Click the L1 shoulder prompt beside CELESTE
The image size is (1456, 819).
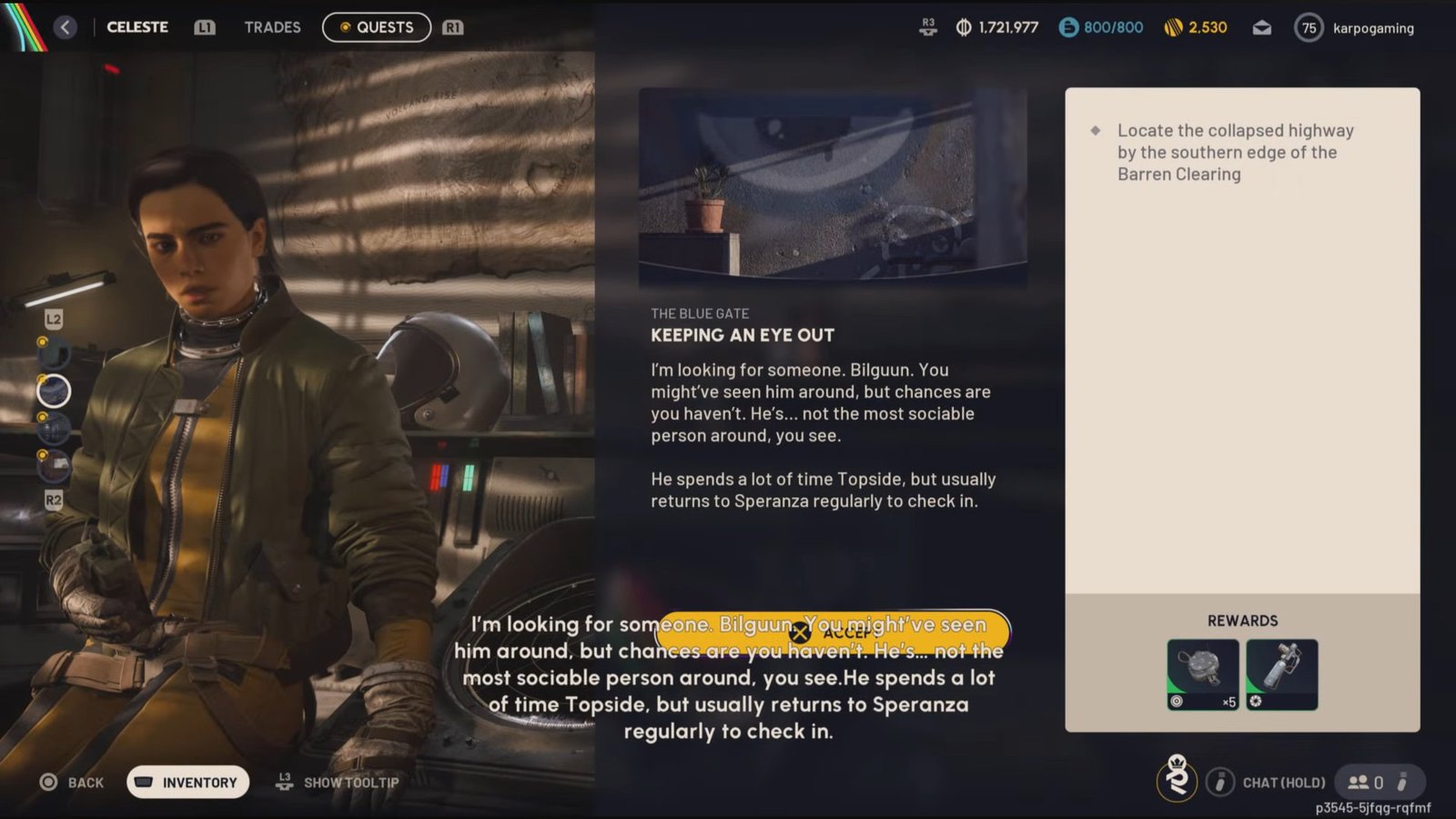click(205, 27)
